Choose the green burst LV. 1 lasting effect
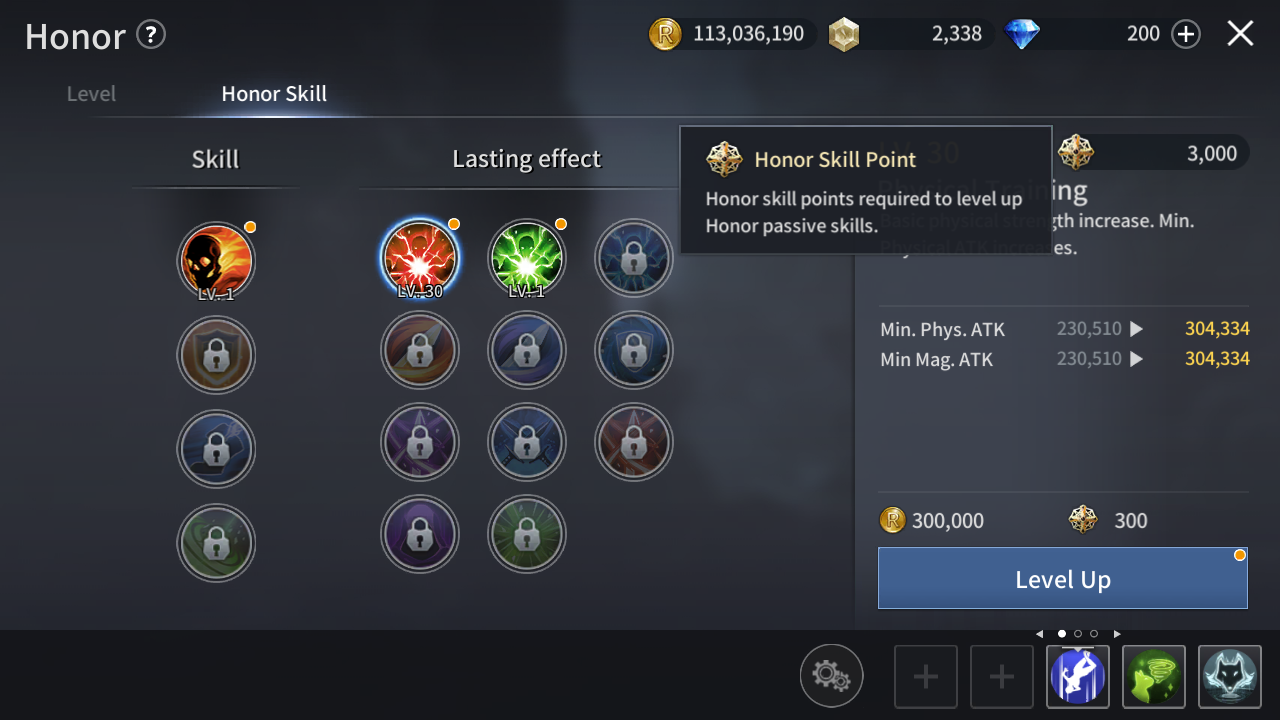The width and height of the screenshot is (1280, 720). [527, 258]
